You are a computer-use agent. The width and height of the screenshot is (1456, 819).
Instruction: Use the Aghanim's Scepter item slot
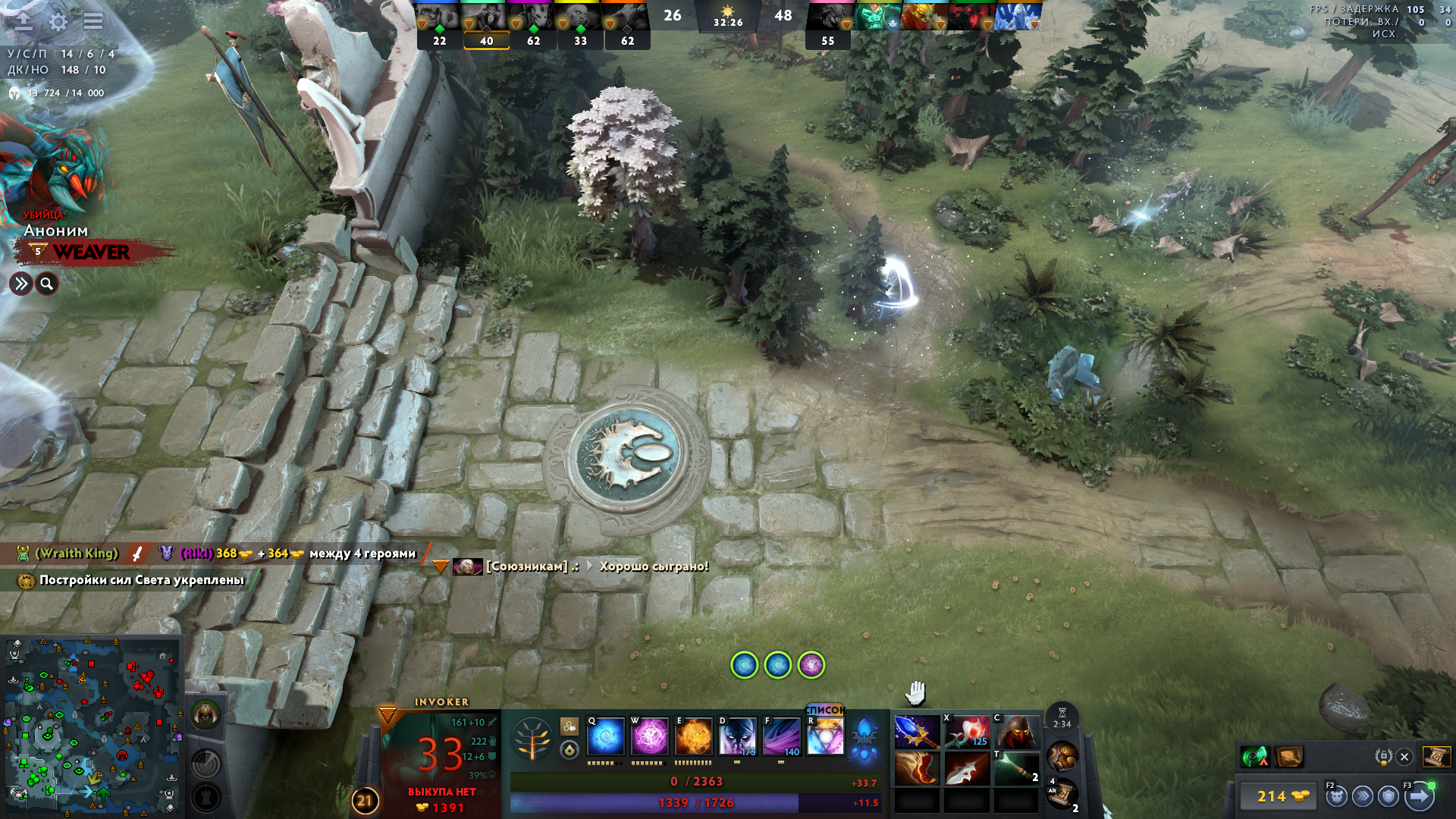pyautogui.click(x=917, y=732)
